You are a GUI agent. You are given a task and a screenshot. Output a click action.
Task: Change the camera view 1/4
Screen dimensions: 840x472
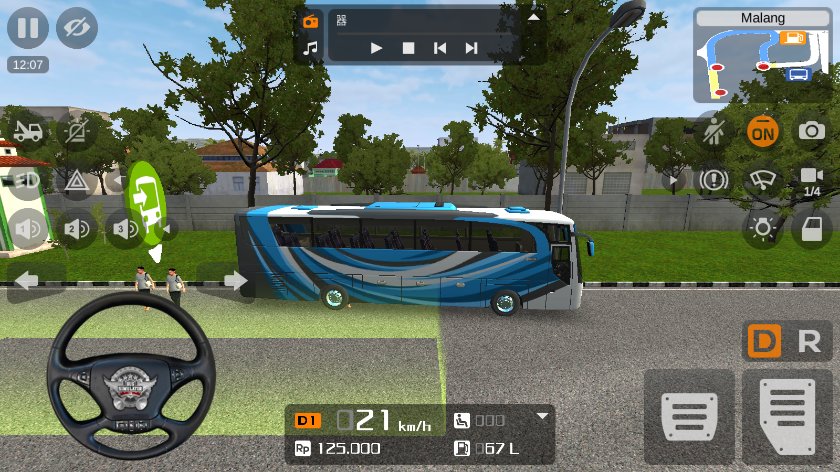[x=811, y=180]
